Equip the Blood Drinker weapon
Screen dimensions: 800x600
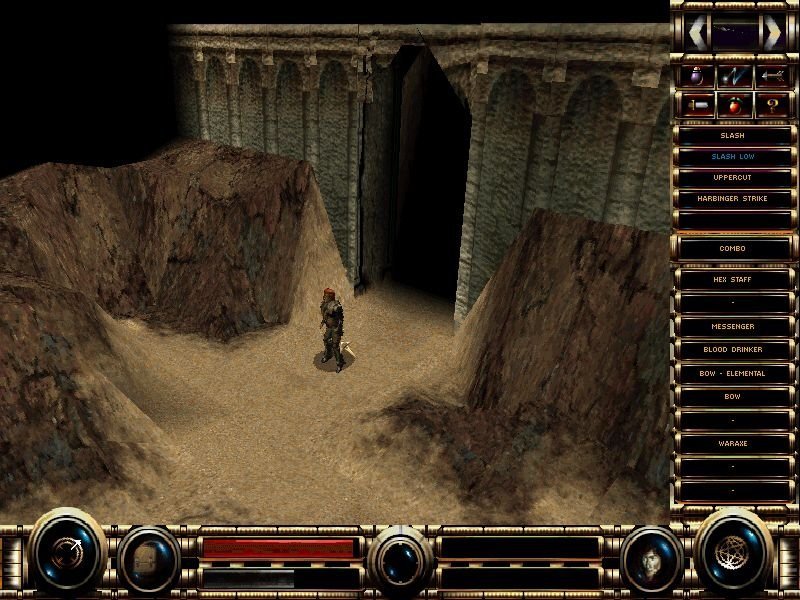[733, 350]
